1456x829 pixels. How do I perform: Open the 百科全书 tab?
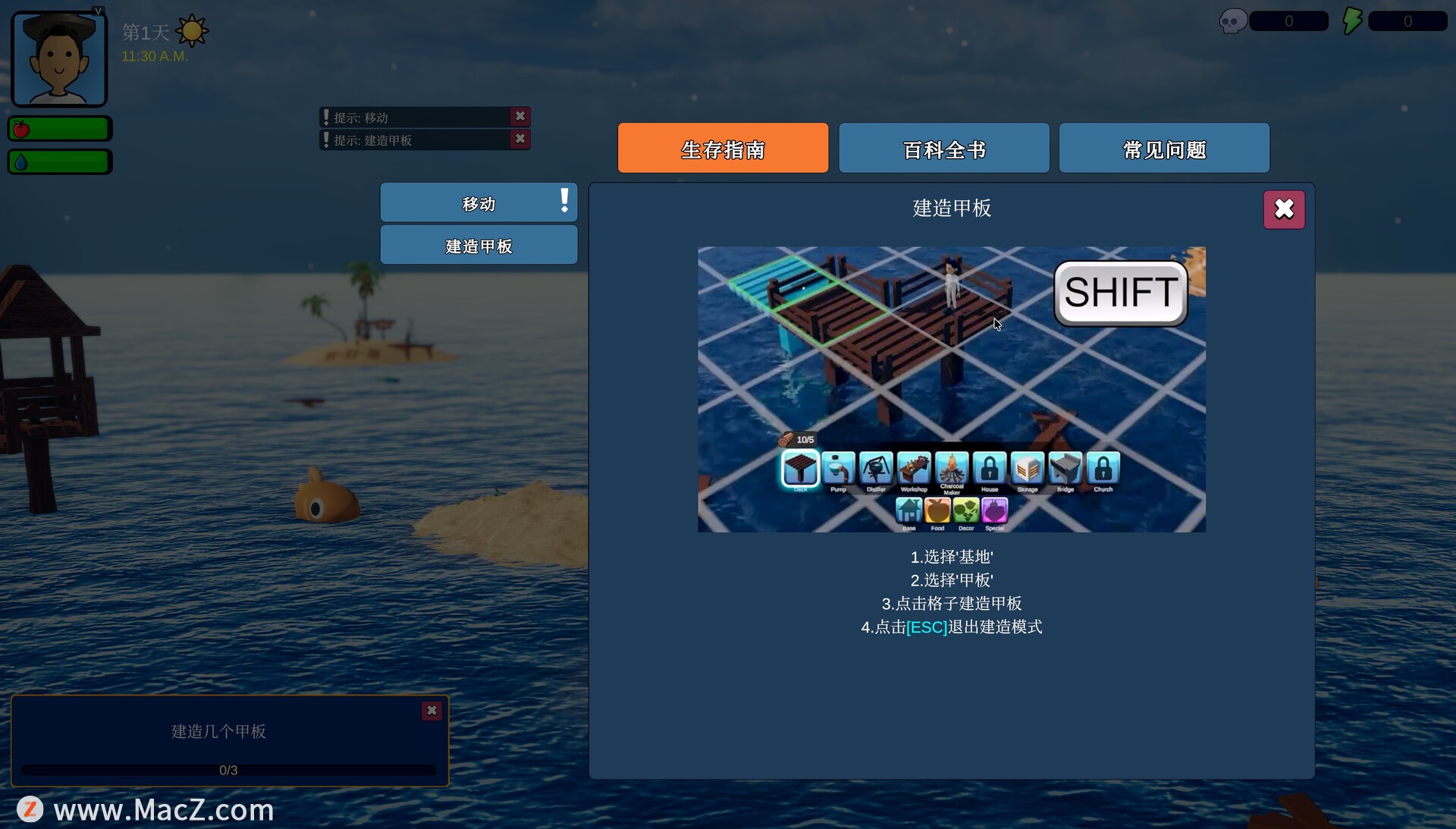pyautogui.click(x=943, y=149)
